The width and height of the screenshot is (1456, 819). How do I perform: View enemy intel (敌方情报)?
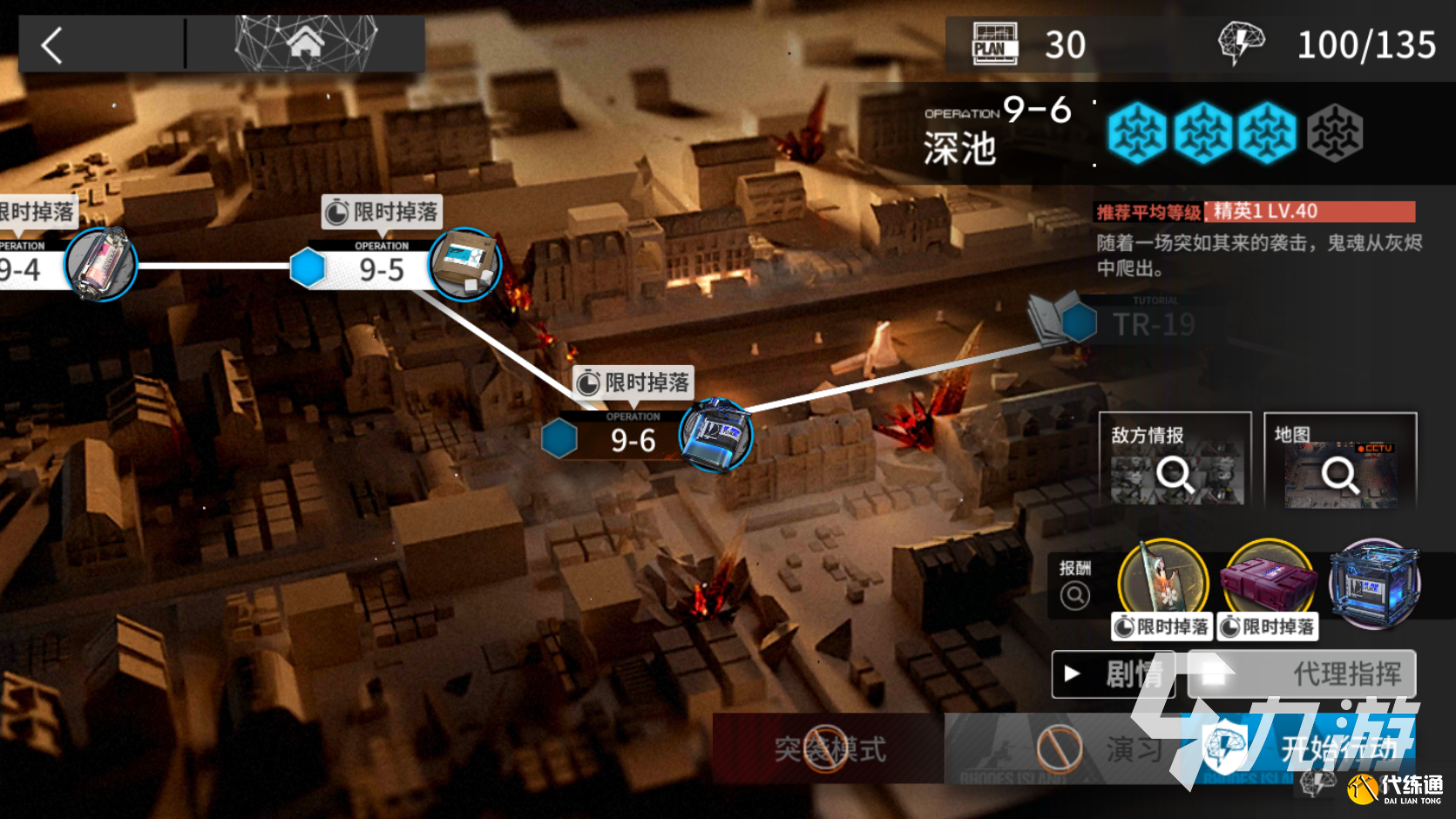[x=1175, y=459]
